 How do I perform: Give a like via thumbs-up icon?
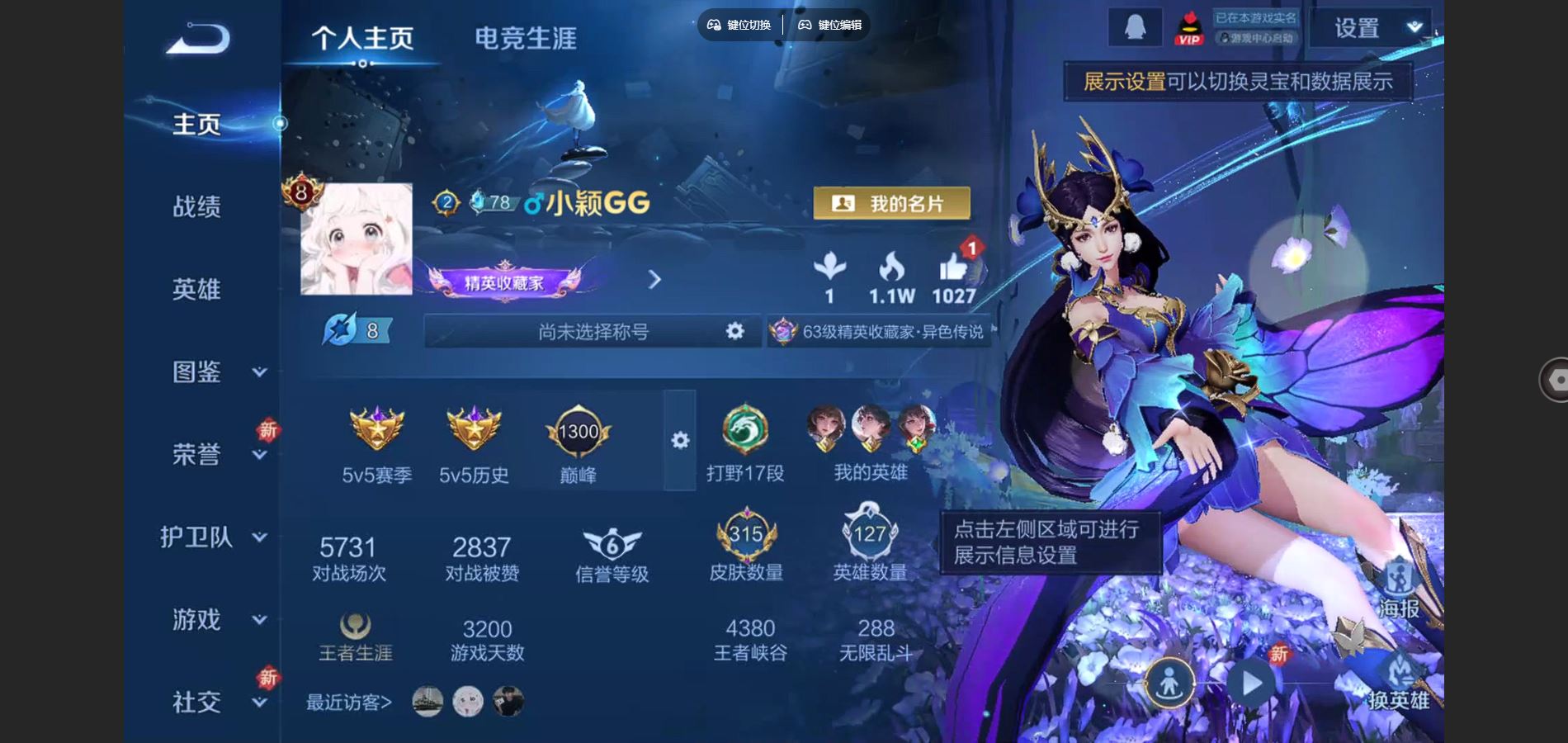tap(953, 269)
